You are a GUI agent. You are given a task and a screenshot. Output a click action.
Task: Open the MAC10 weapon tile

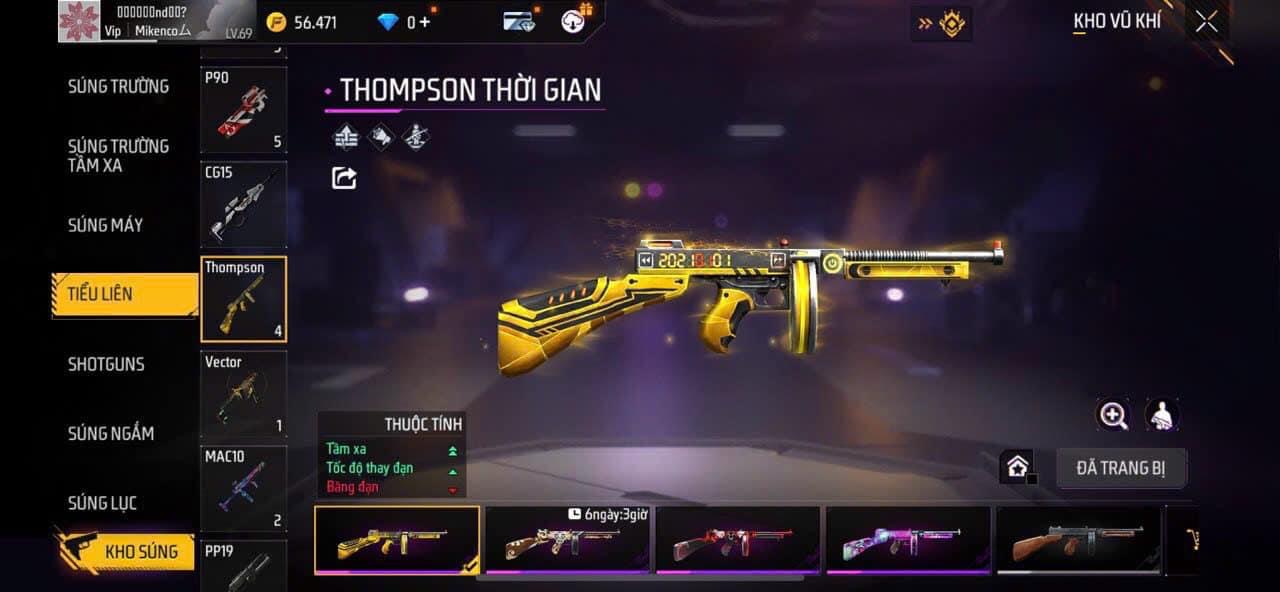point(243,489)
